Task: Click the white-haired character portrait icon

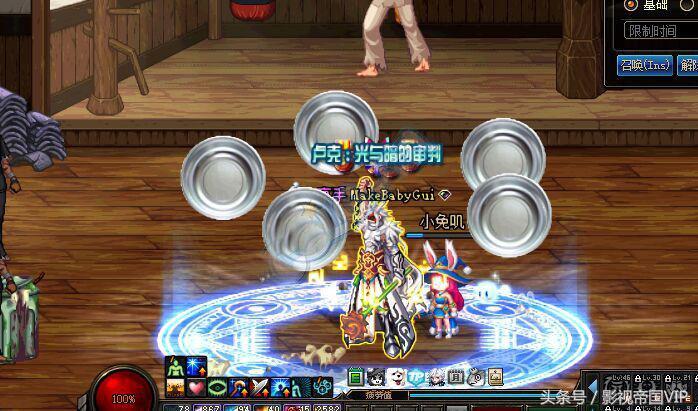Action: click(437, 377)
